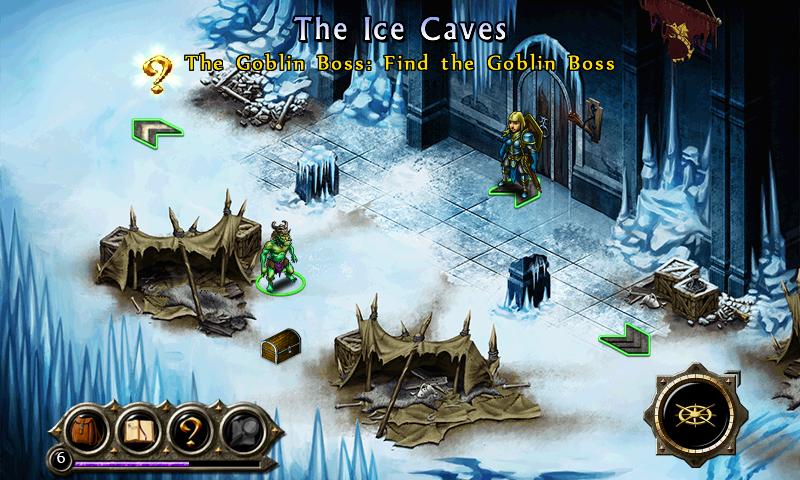
Task: Use the upper-left green exit arrow
Action: point(155,131)
